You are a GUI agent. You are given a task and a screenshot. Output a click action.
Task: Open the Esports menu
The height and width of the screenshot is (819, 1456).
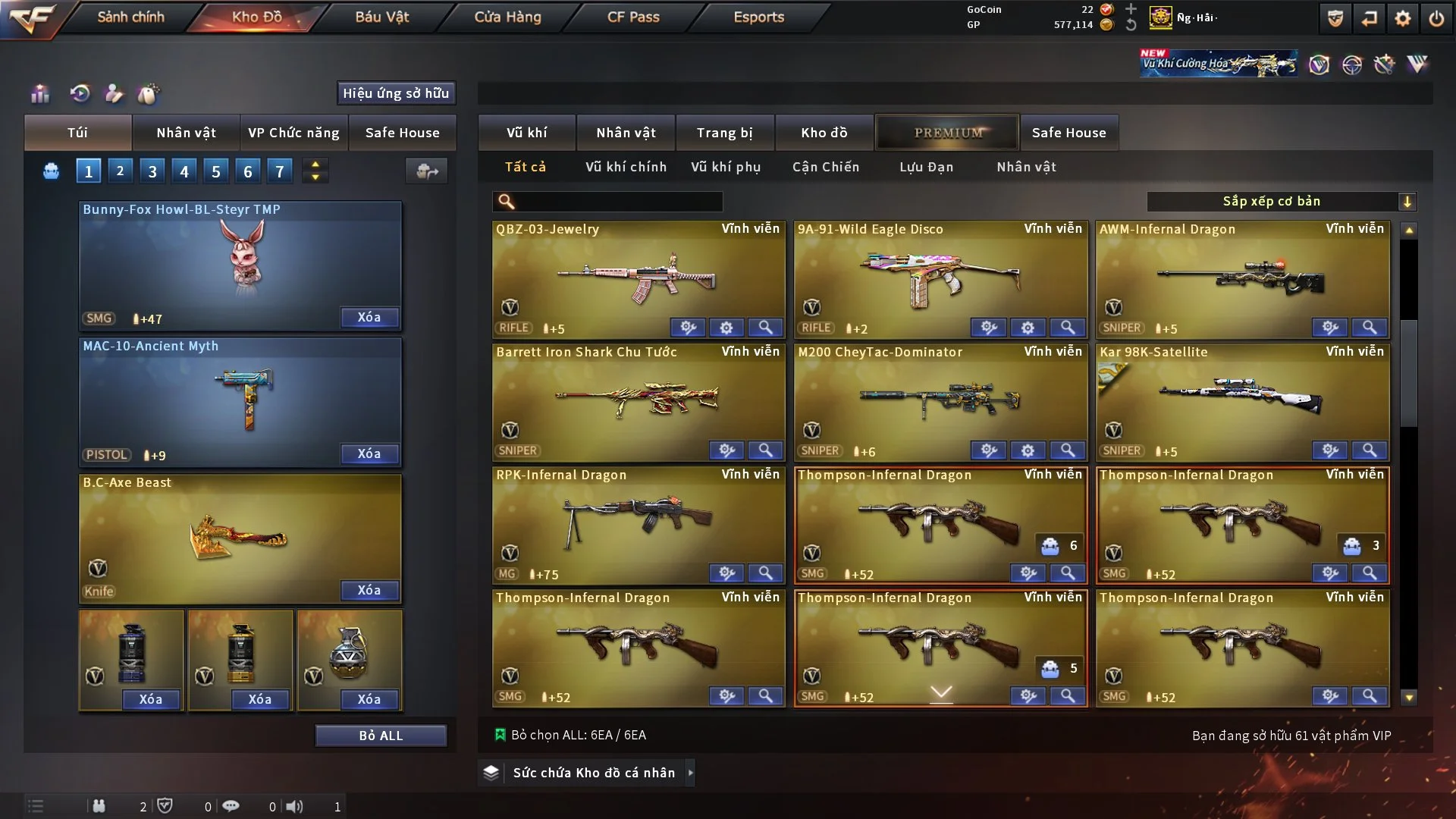(x=758, y=17)
